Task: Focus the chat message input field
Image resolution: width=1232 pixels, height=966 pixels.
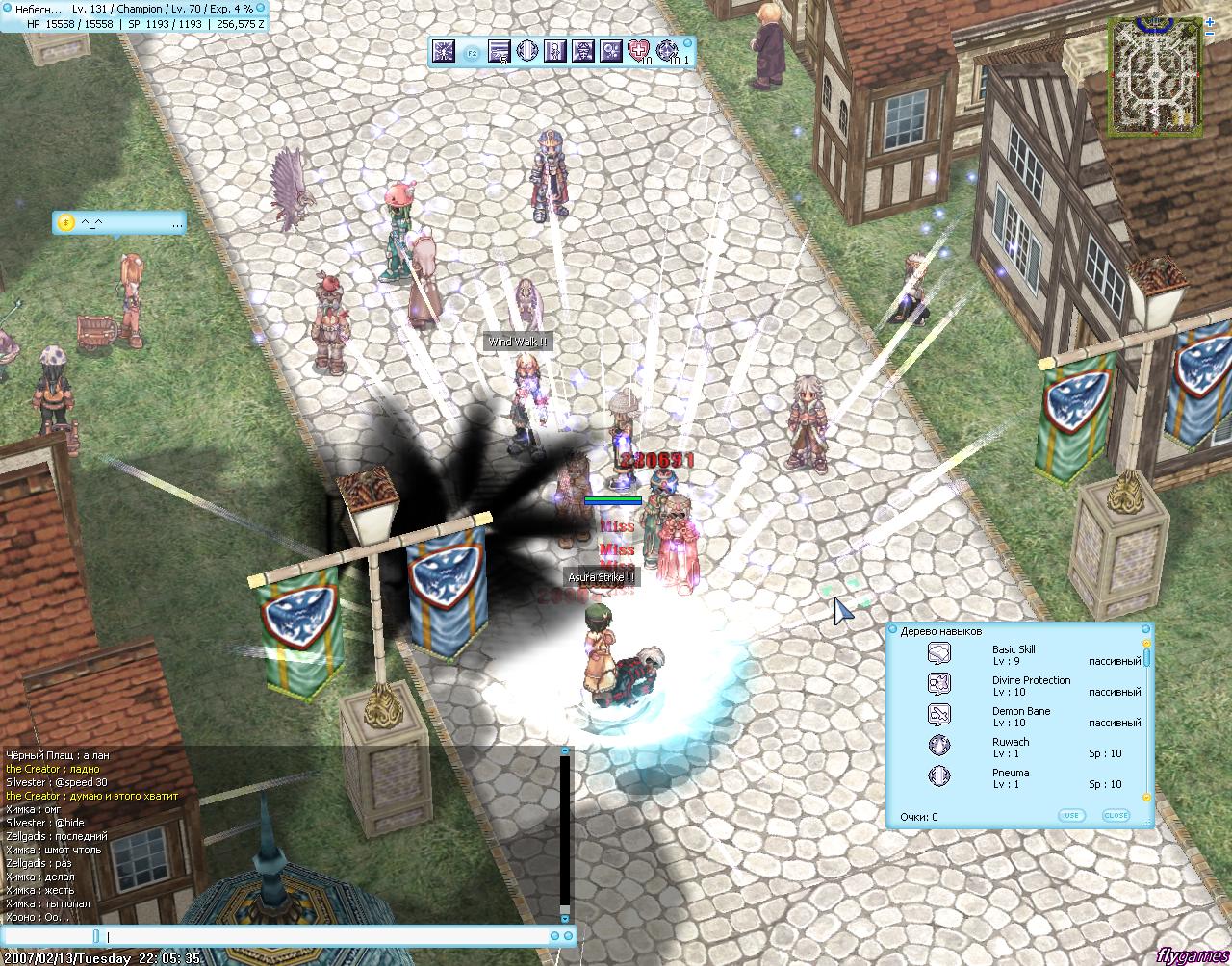Action: click(x=327, y=936)
